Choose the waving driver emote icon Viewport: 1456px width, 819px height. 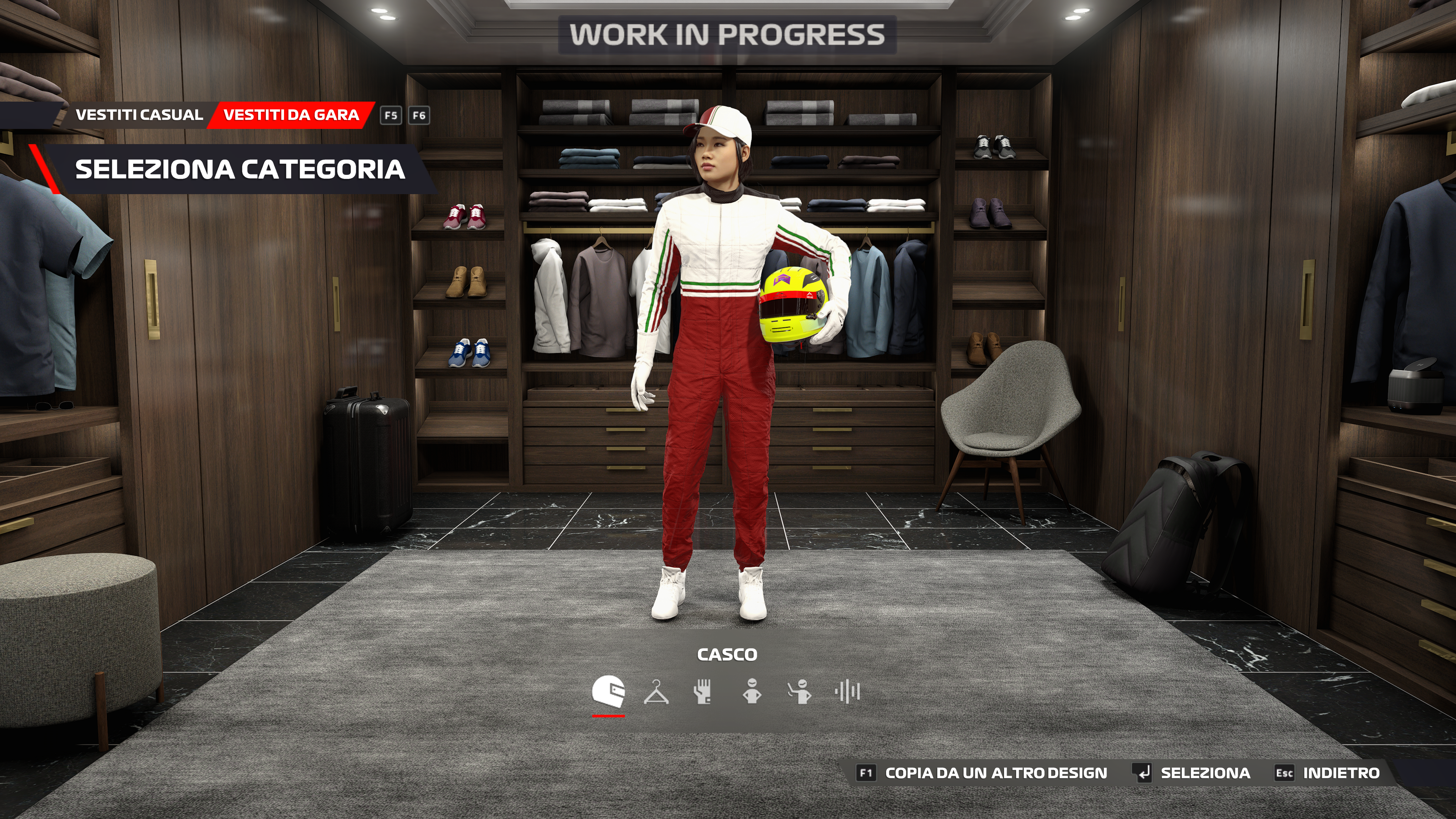[800, 692]
